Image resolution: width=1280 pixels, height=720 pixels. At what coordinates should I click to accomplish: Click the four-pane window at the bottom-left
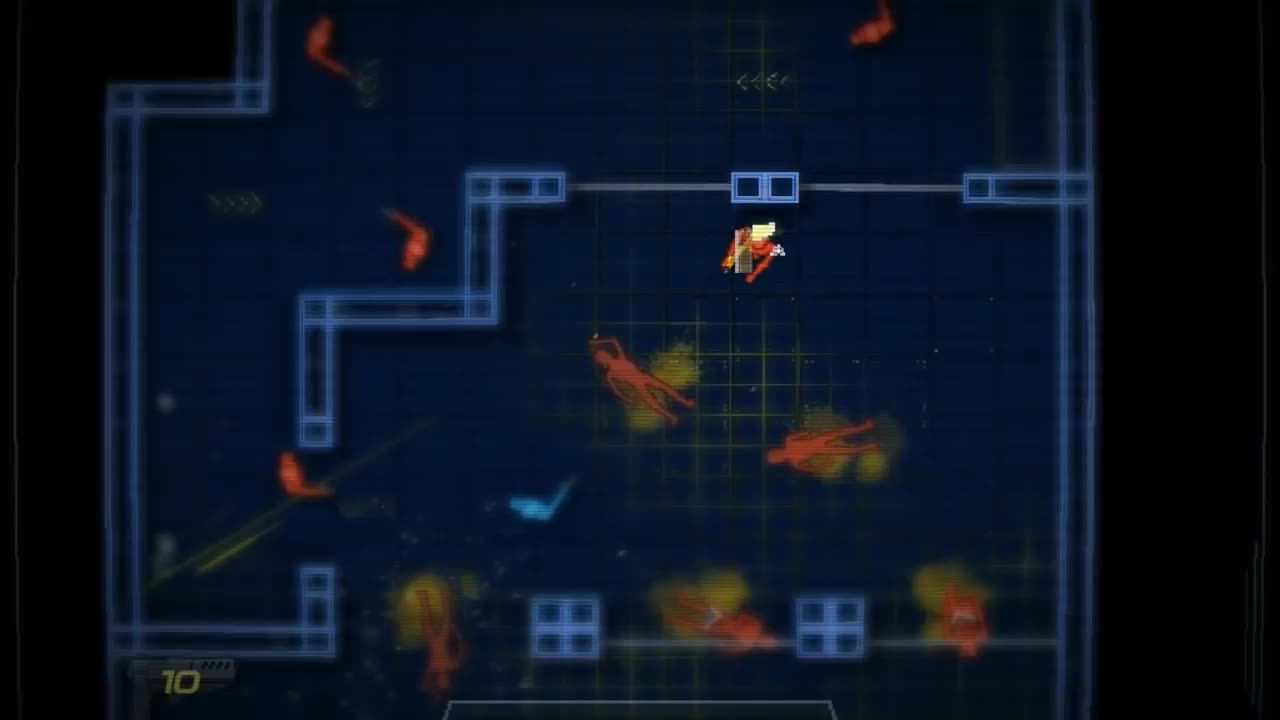point(566,626)
